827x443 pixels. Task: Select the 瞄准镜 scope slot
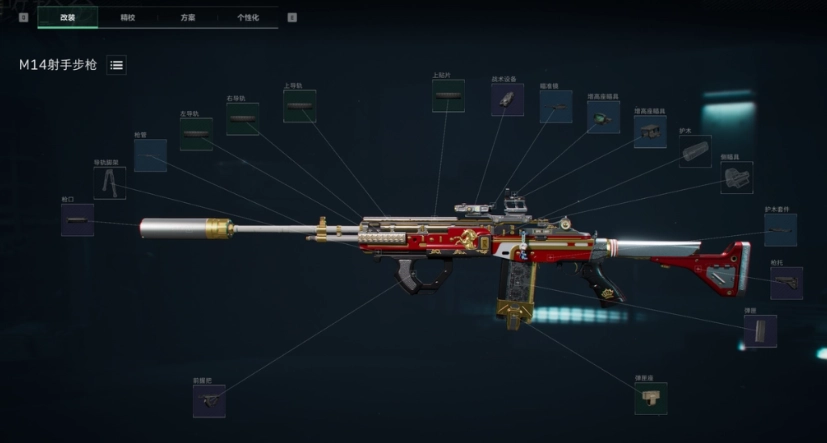click(x=555, y=107)
